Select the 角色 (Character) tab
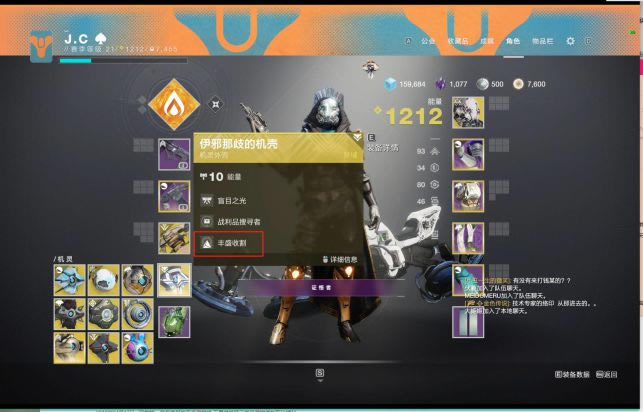This screenshot has height=412, width=643. pos(513,41)
